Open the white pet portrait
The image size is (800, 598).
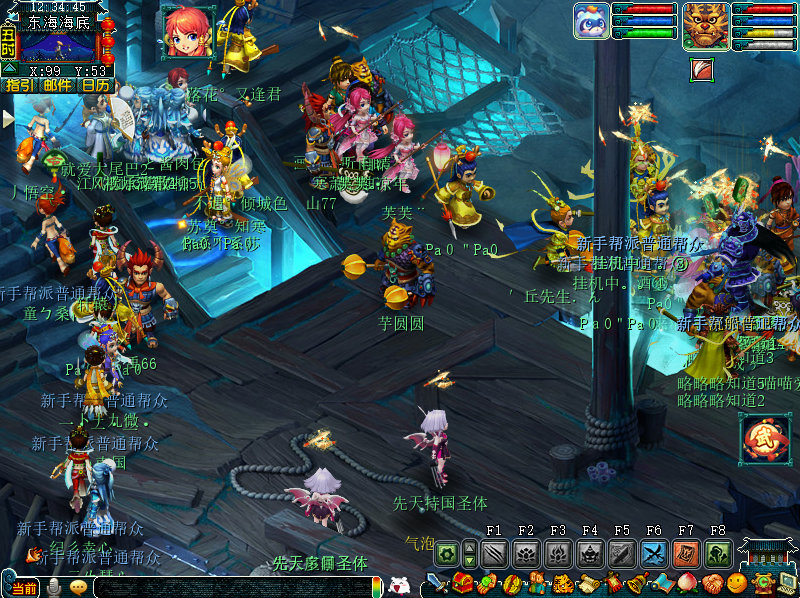coord(590,21)
